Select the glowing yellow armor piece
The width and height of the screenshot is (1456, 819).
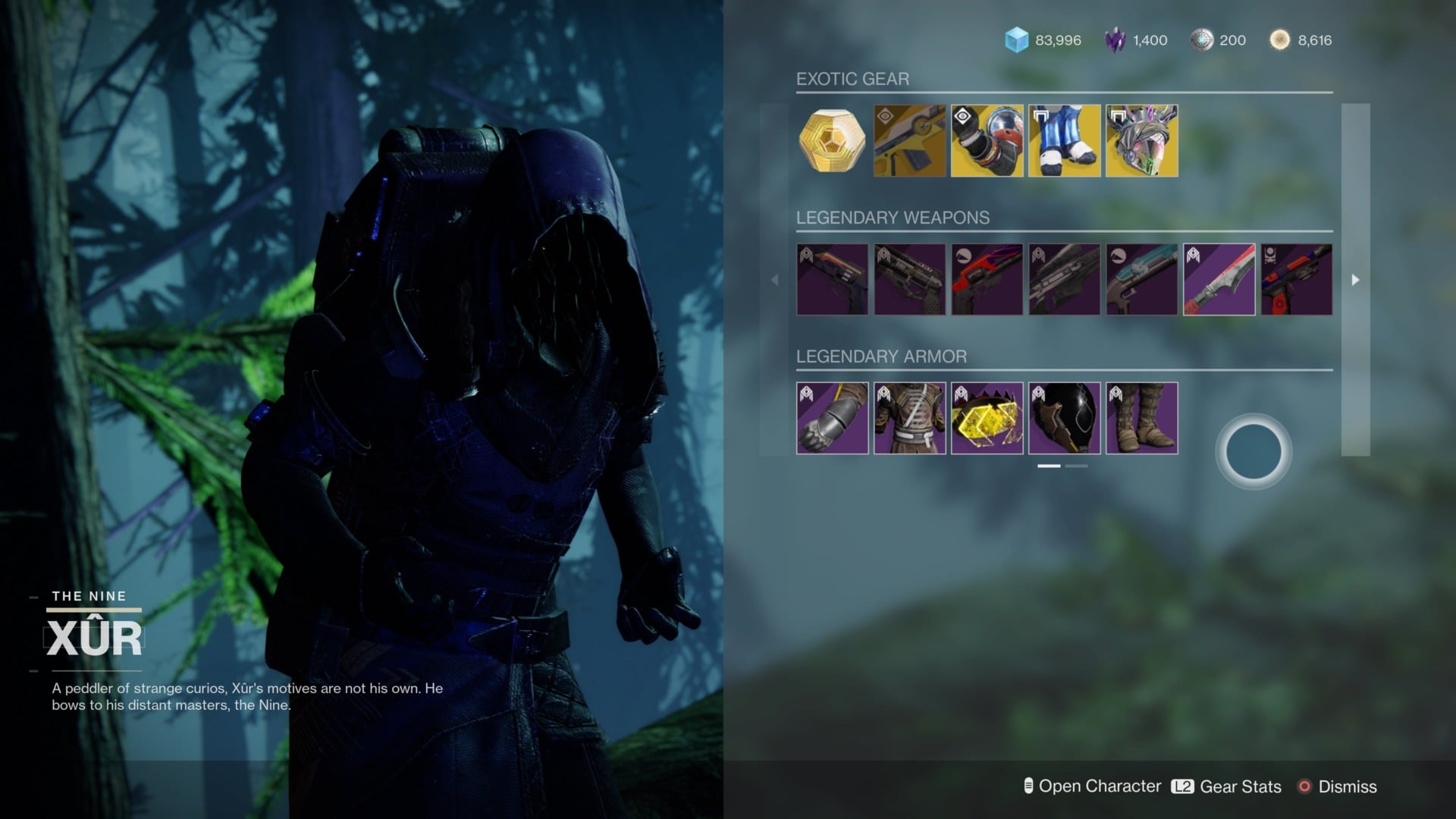[987, 418]
